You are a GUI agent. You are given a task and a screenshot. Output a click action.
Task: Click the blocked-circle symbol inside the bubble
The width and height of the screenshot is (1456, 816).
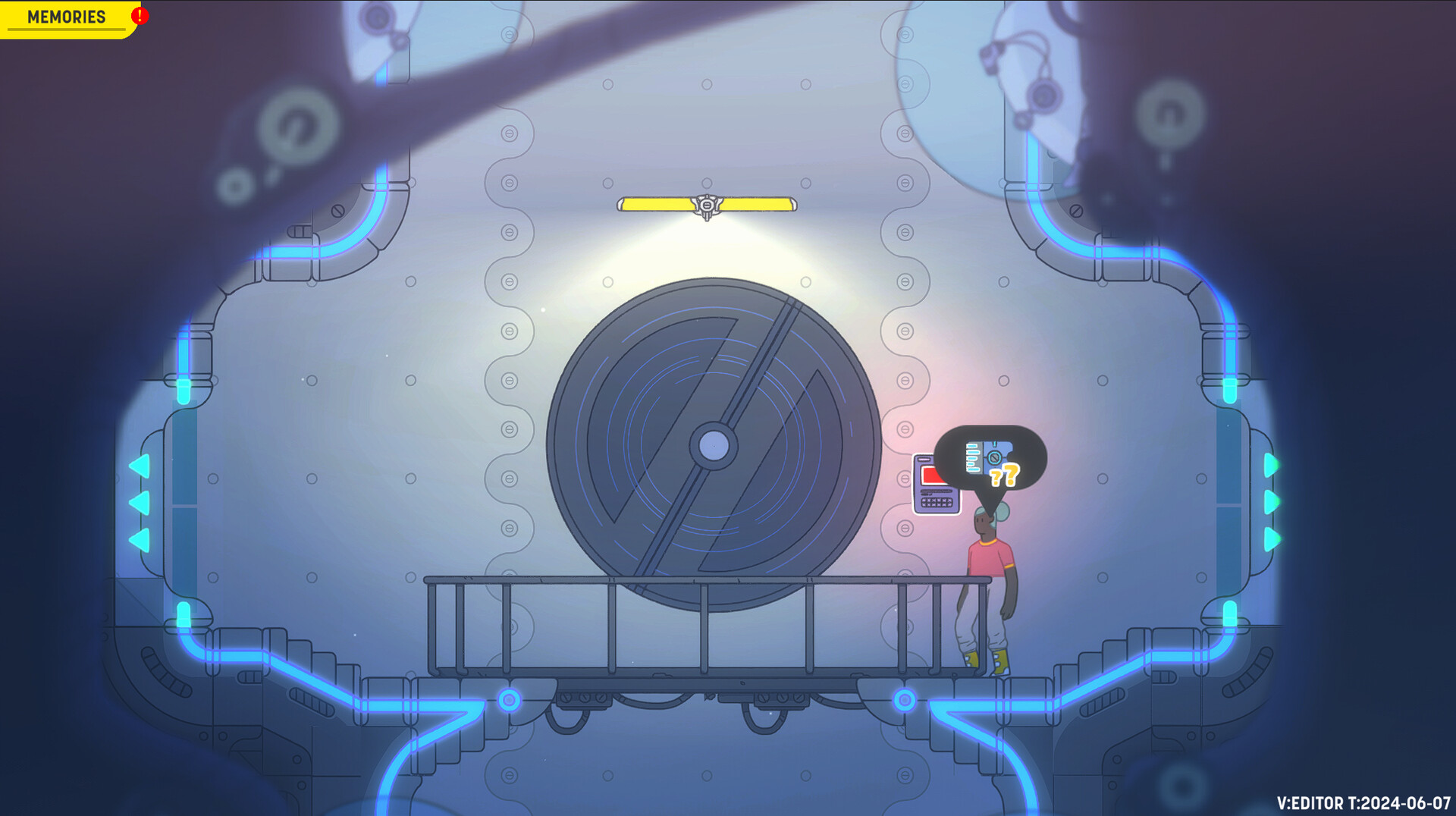(993, 457)
